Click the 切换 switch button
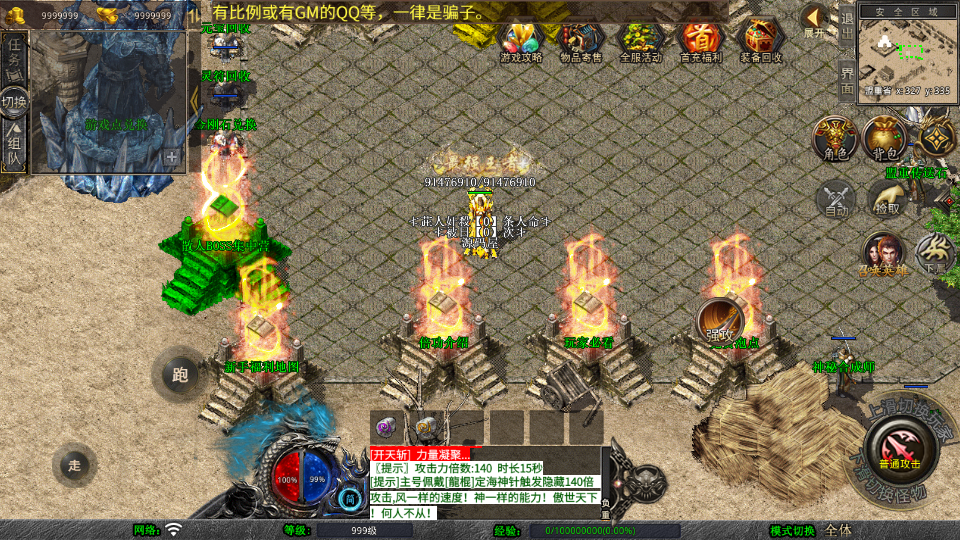The image size is (960, 540). [14, 102]
